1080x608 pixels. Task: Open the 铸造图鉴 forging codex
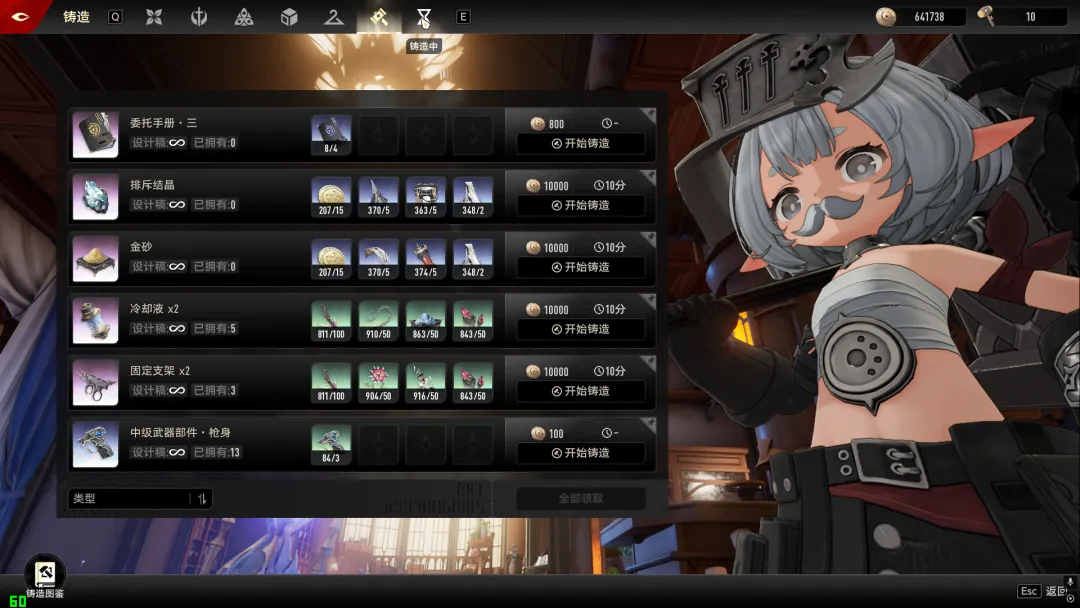coord(44,577)
